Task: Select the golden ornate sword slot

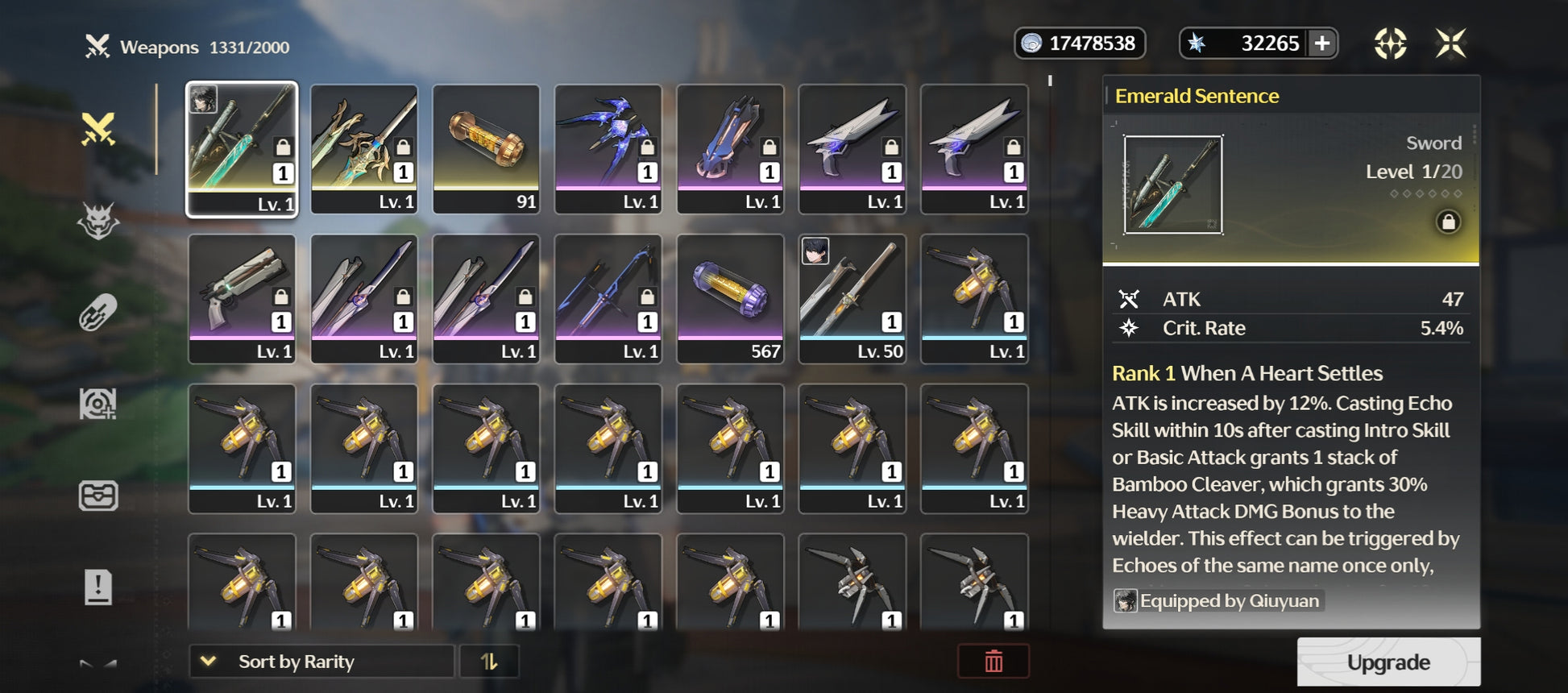Action: [x=364, y=149]
